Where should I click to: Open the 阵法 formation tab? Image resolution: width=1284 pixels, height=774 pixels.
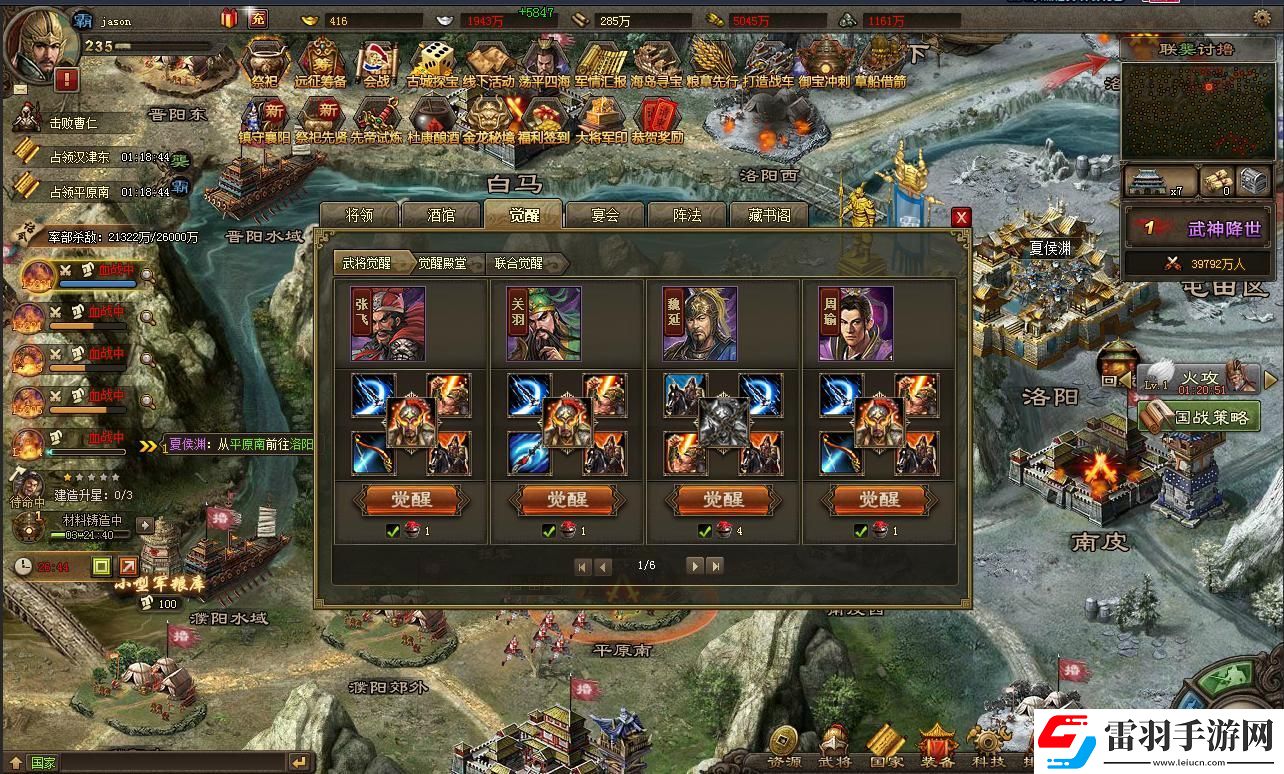tap(687, 215)
